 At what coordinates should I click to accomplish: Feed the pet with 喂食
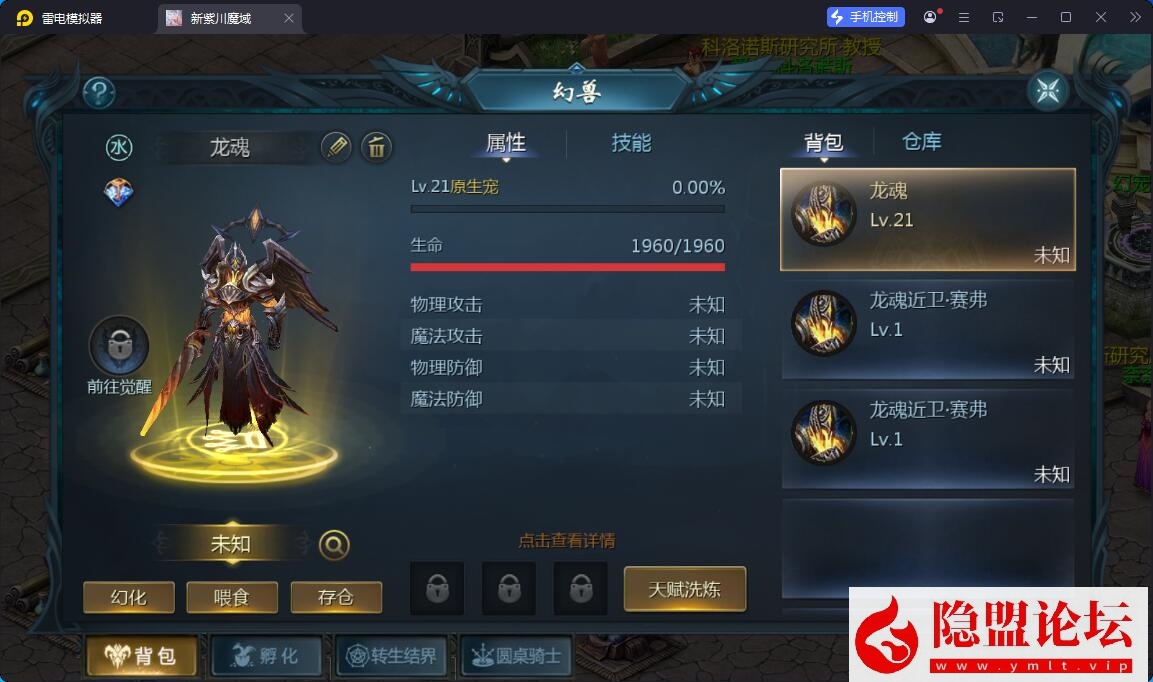(x=231, y=597)
